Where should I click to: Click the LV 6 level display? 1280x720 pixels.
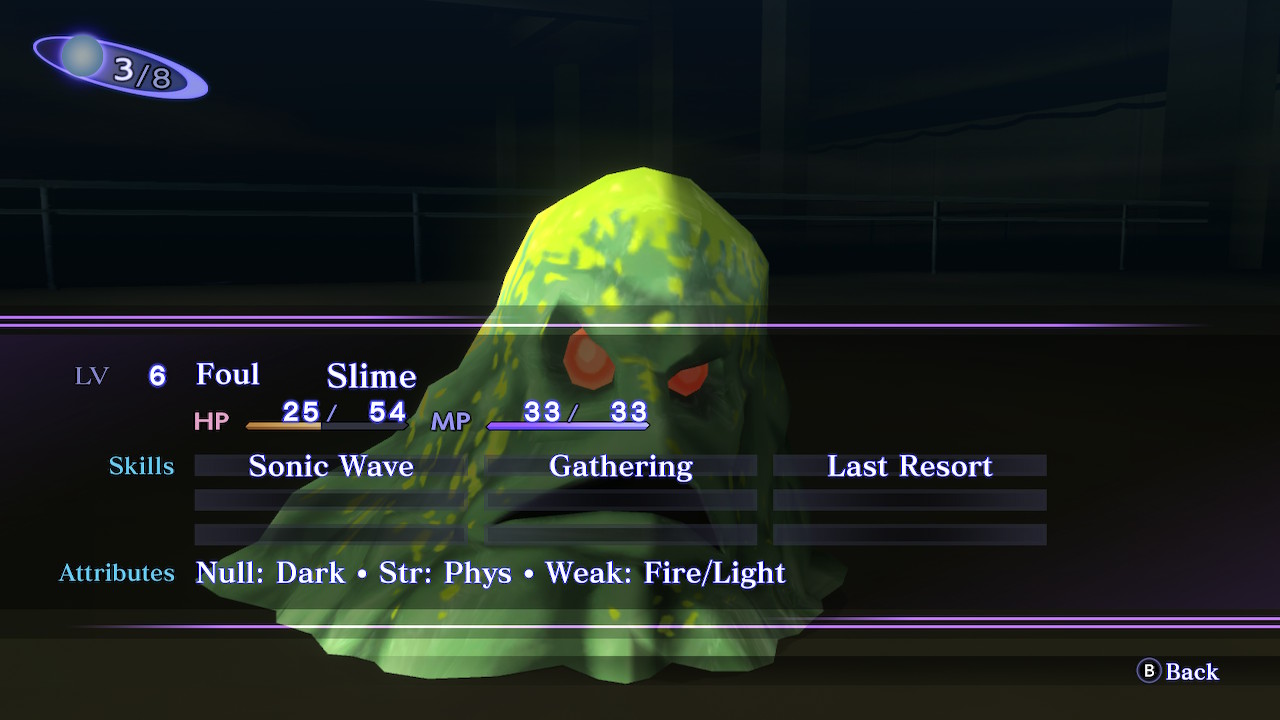click(120, 376)
